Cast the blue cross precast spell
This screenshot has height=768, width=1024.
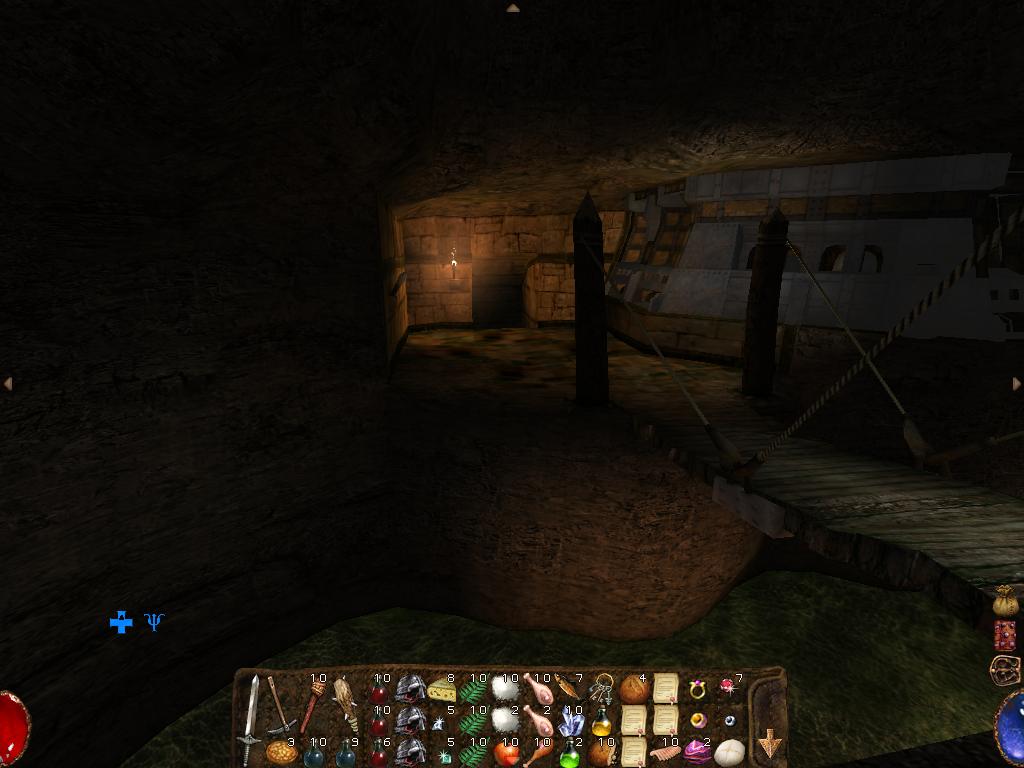(x=121, y=622)
